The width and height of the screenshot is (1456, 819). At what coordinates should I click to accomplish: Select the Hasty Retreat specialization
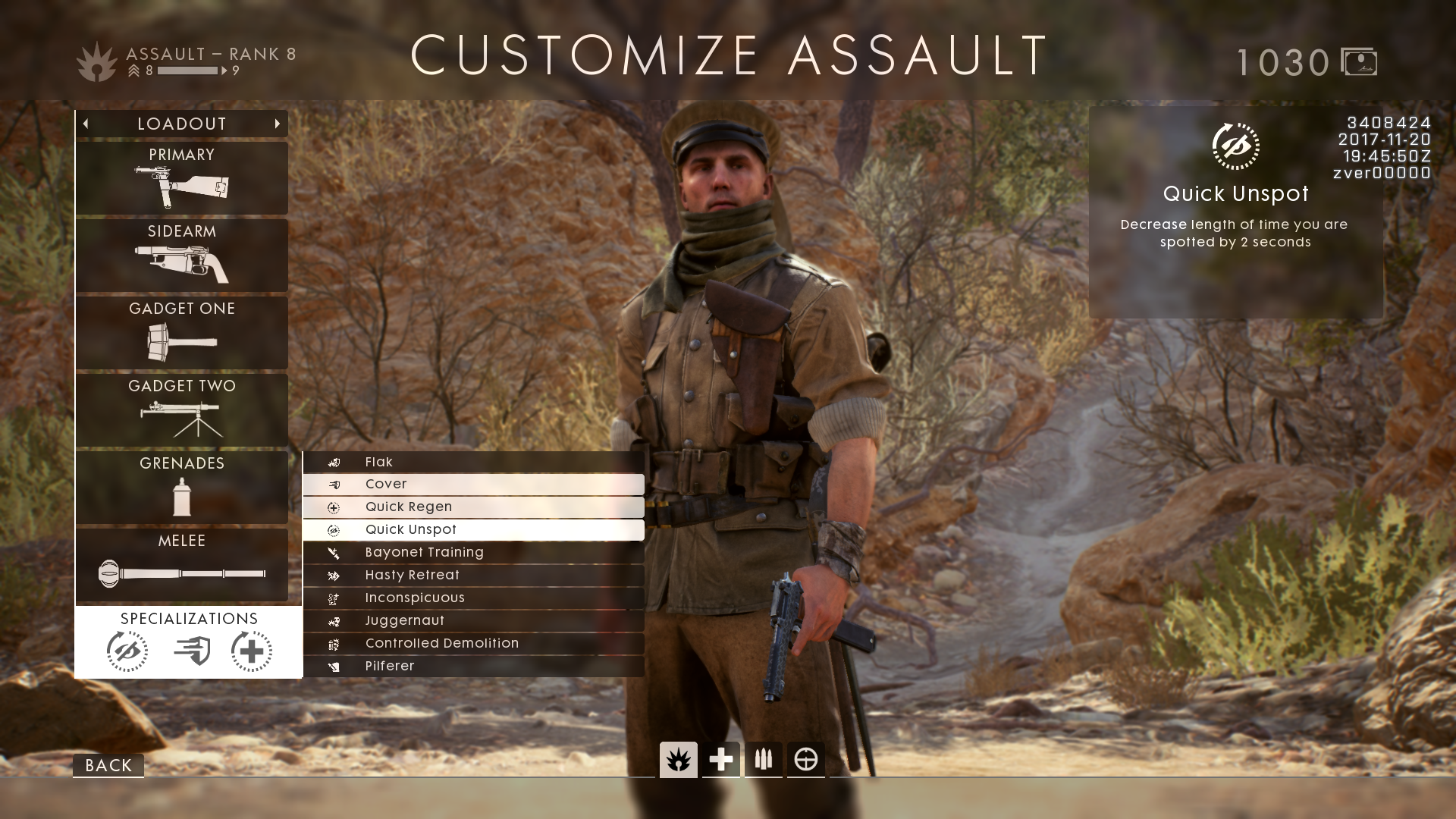click(x=473, y=575)
